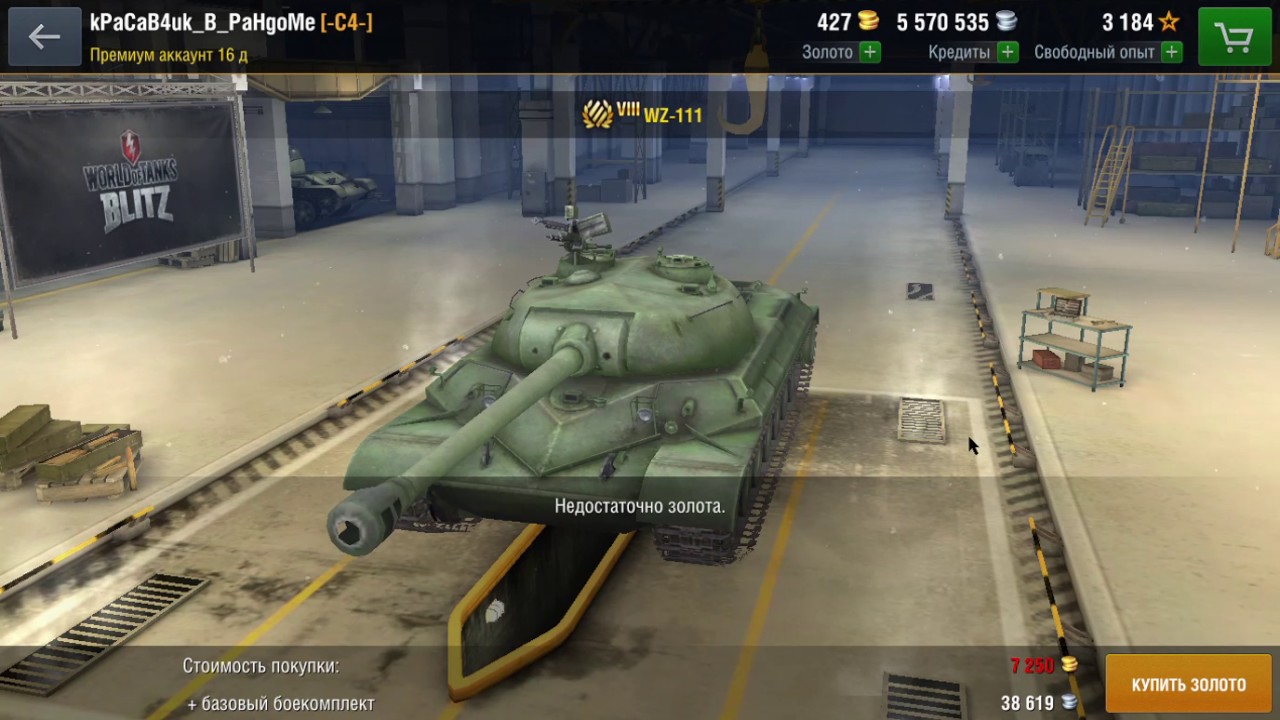Viewport: 1280px width, 720px height.
Task: Dismiss the Недостаточно золота notification
Action: [640, 505]
